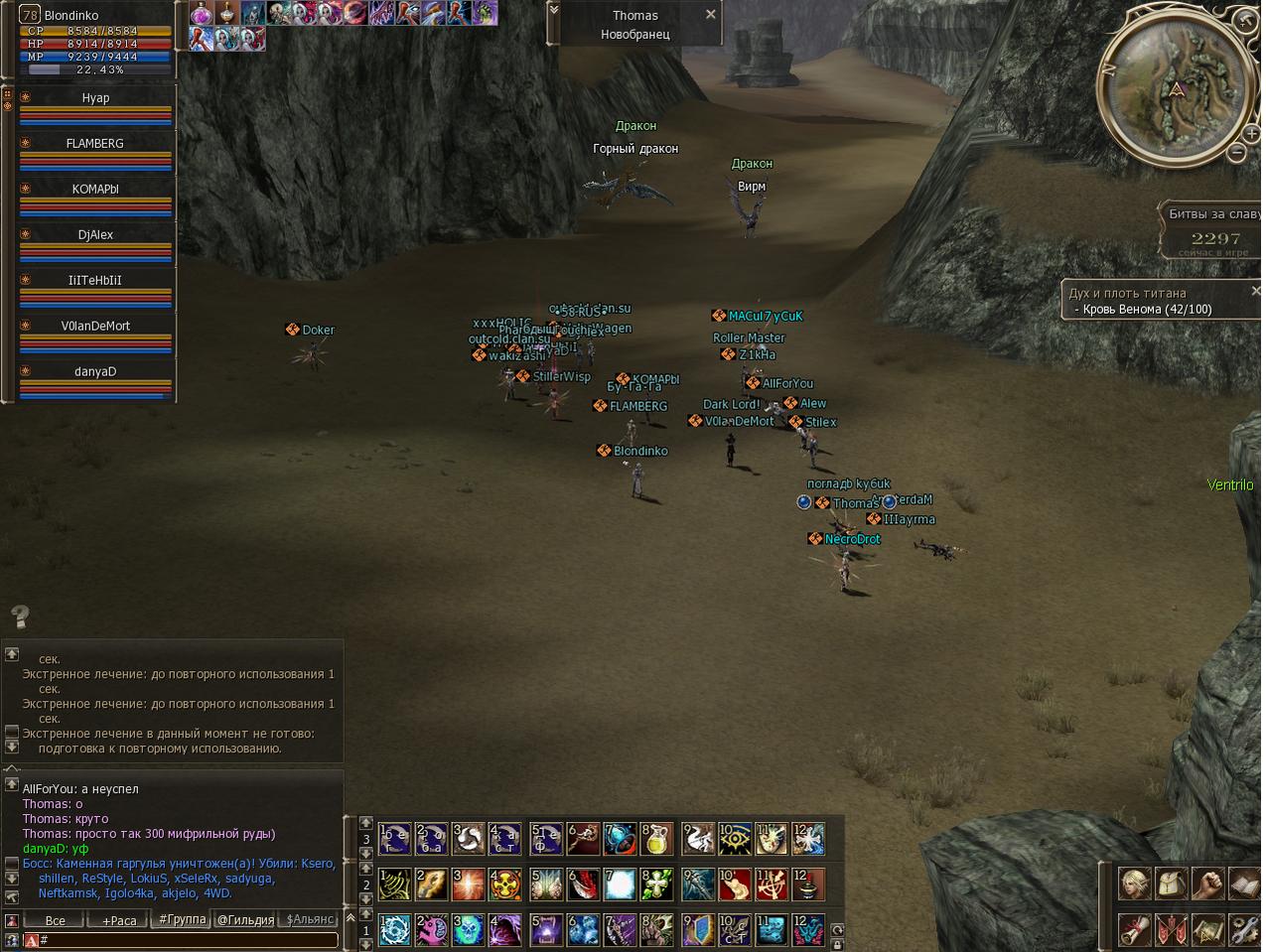Image resolution: width=1266 pixels, height=952 pixels.
Task: Open the @Гильдия chat tab
Action: tap(245, 920)
